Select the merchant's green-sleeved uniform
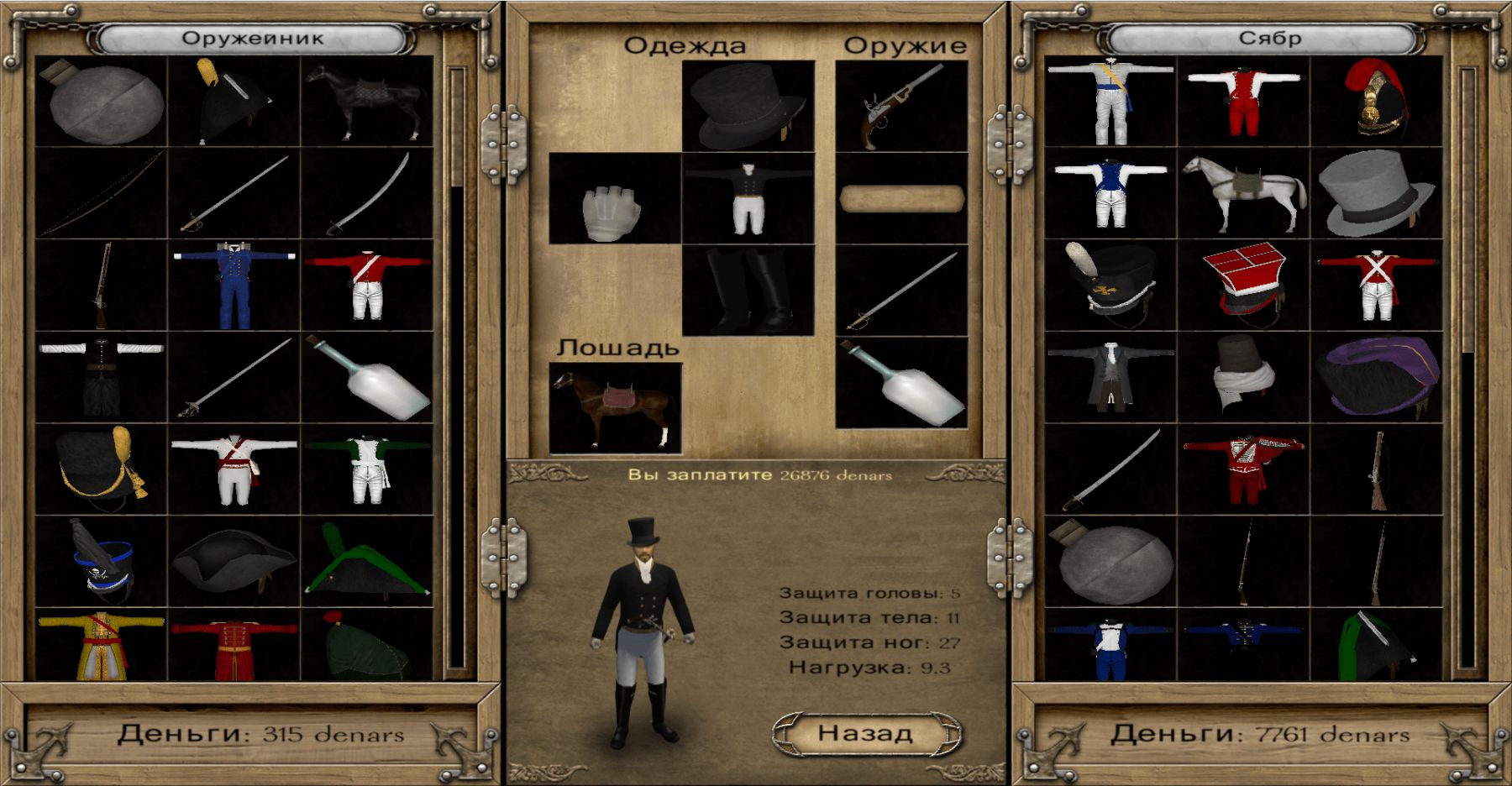Viewport: 1512px width, 786px height. coord(367,469)
